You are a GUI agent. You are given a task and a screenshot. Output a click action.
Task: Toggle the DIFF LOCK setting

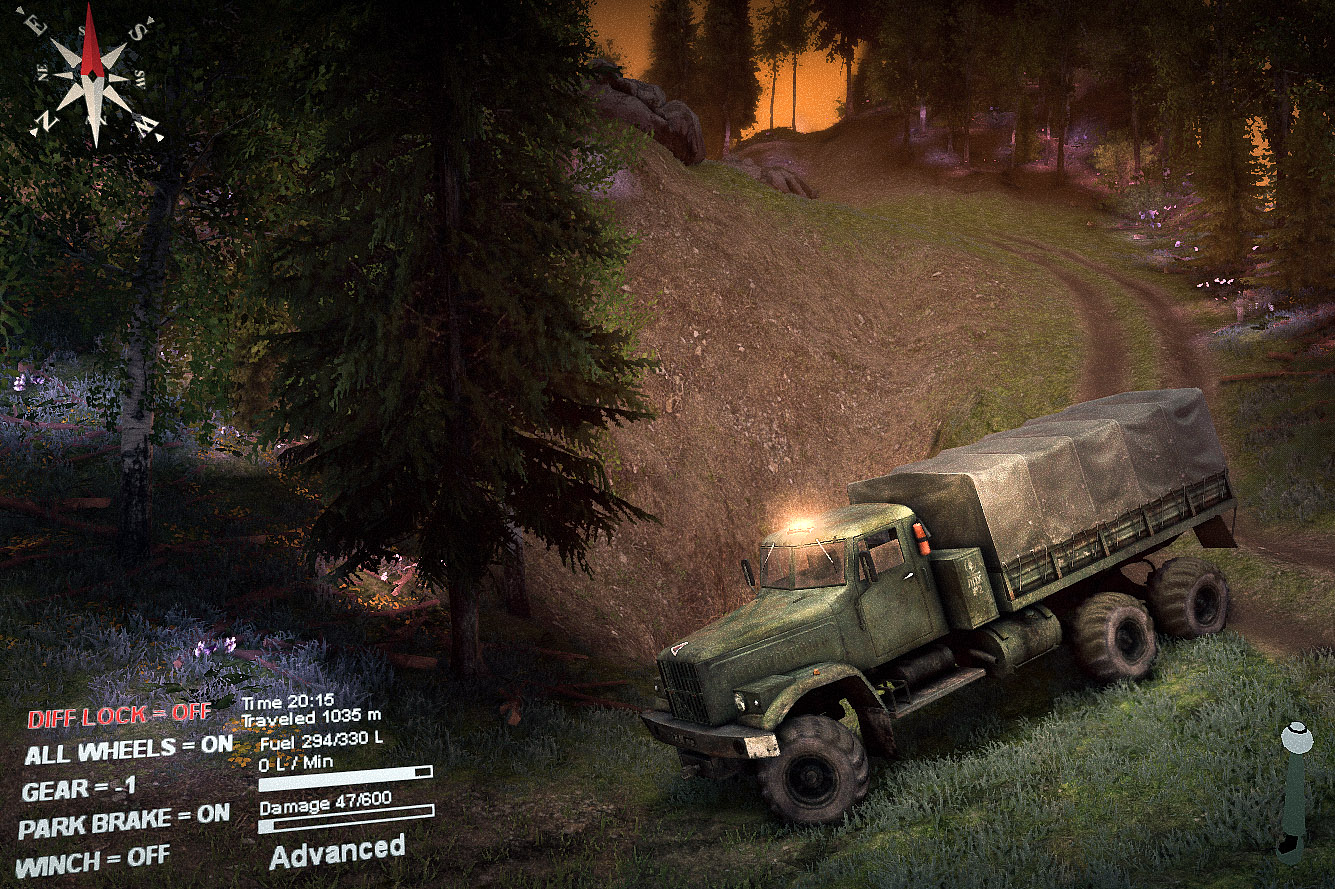pyautogui.click(x=119, y=715)
